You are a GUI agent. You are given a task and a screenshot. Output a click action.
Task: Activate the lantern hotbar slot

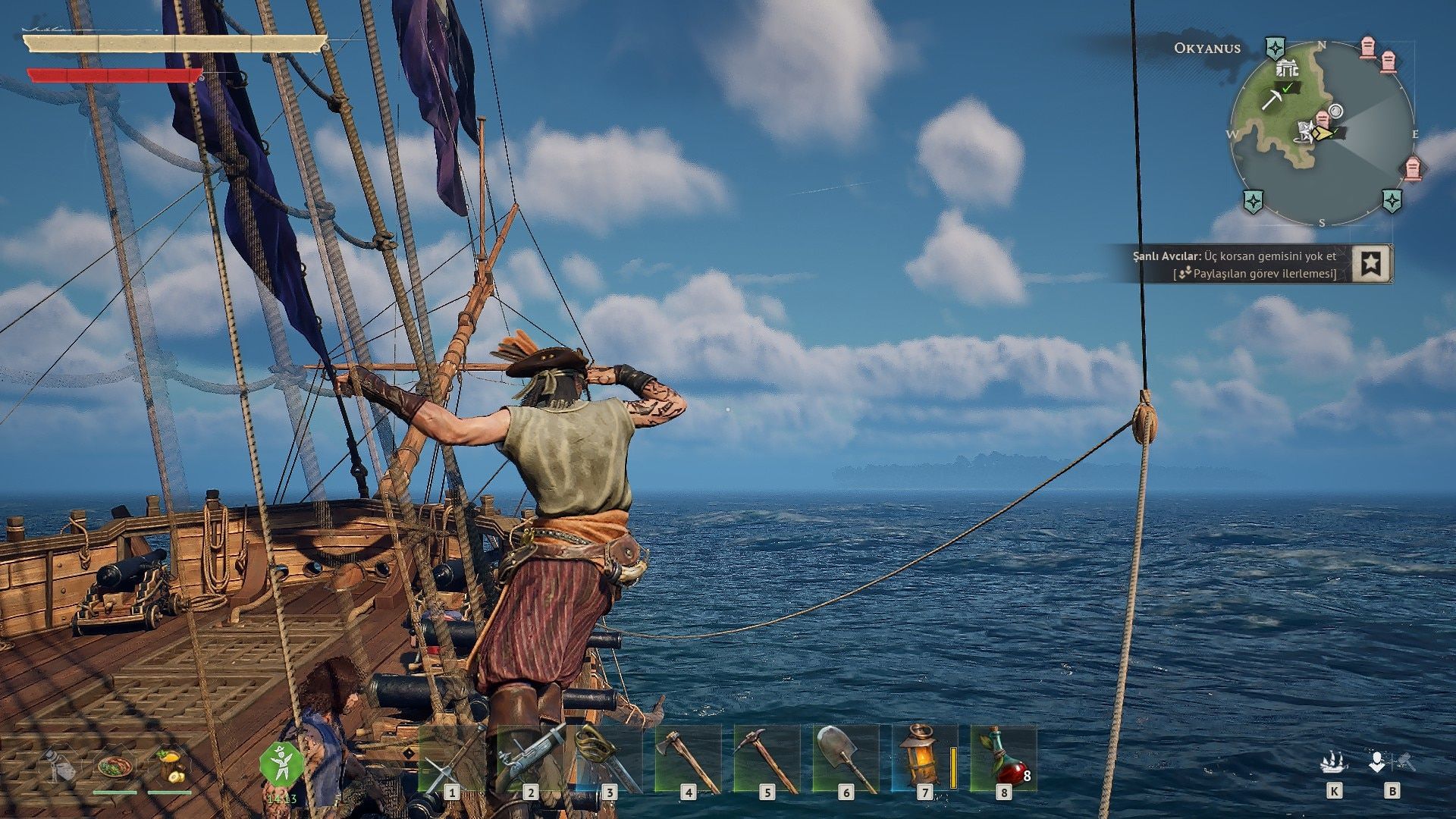point(924,760)
